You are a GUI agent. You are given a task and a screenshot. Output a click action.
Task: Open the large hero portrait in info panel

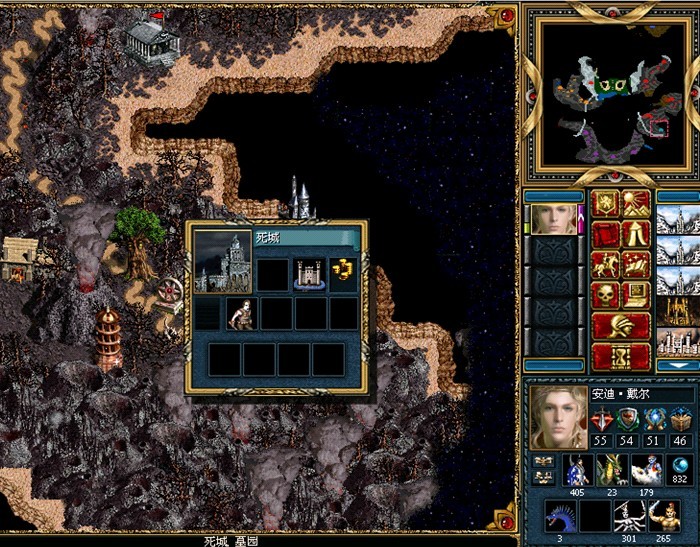pyautogui.click(x=559, y=416)
